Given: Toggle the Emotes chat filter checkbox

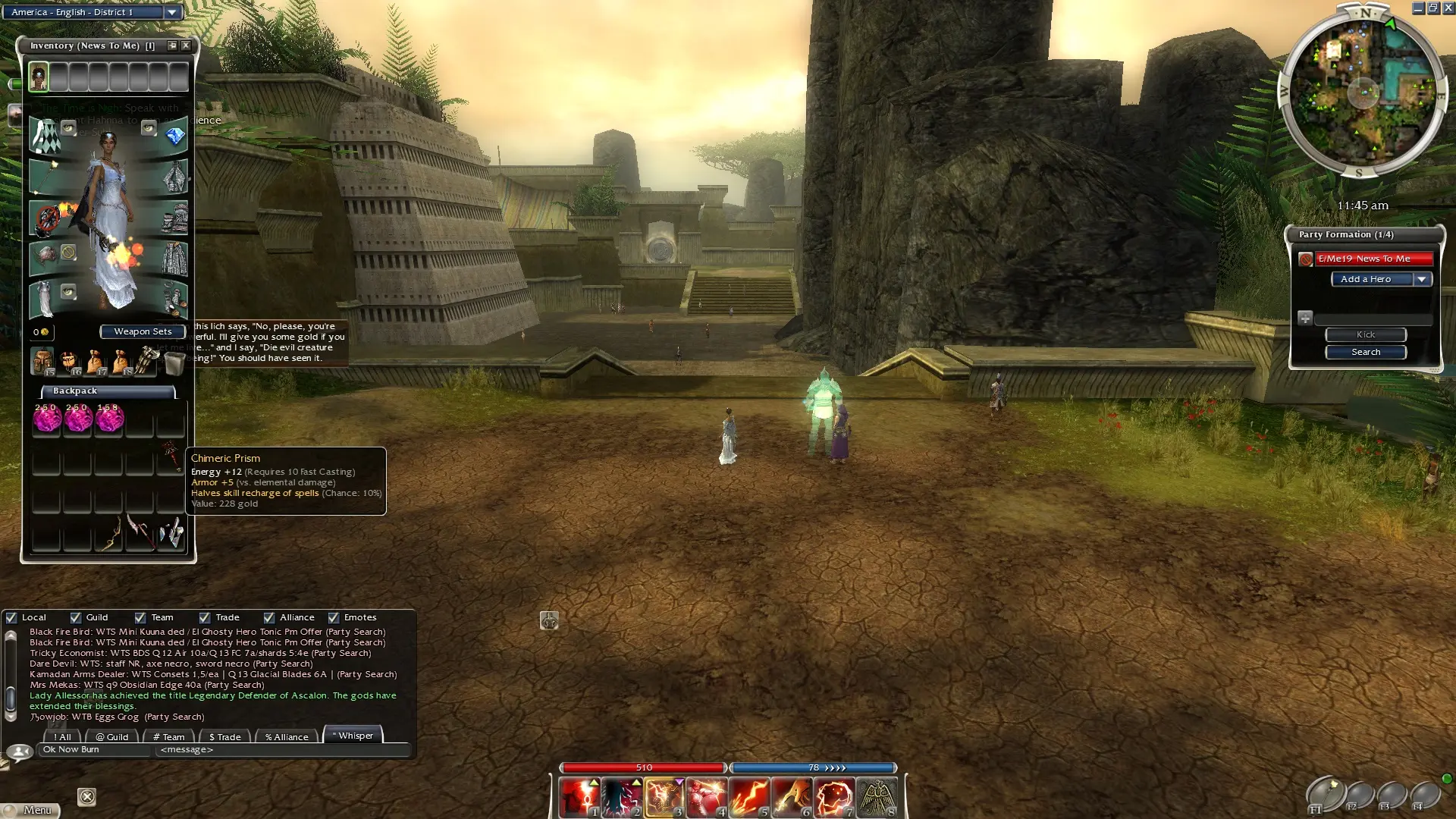Looking at the screenshot, I should coord(334,617).
